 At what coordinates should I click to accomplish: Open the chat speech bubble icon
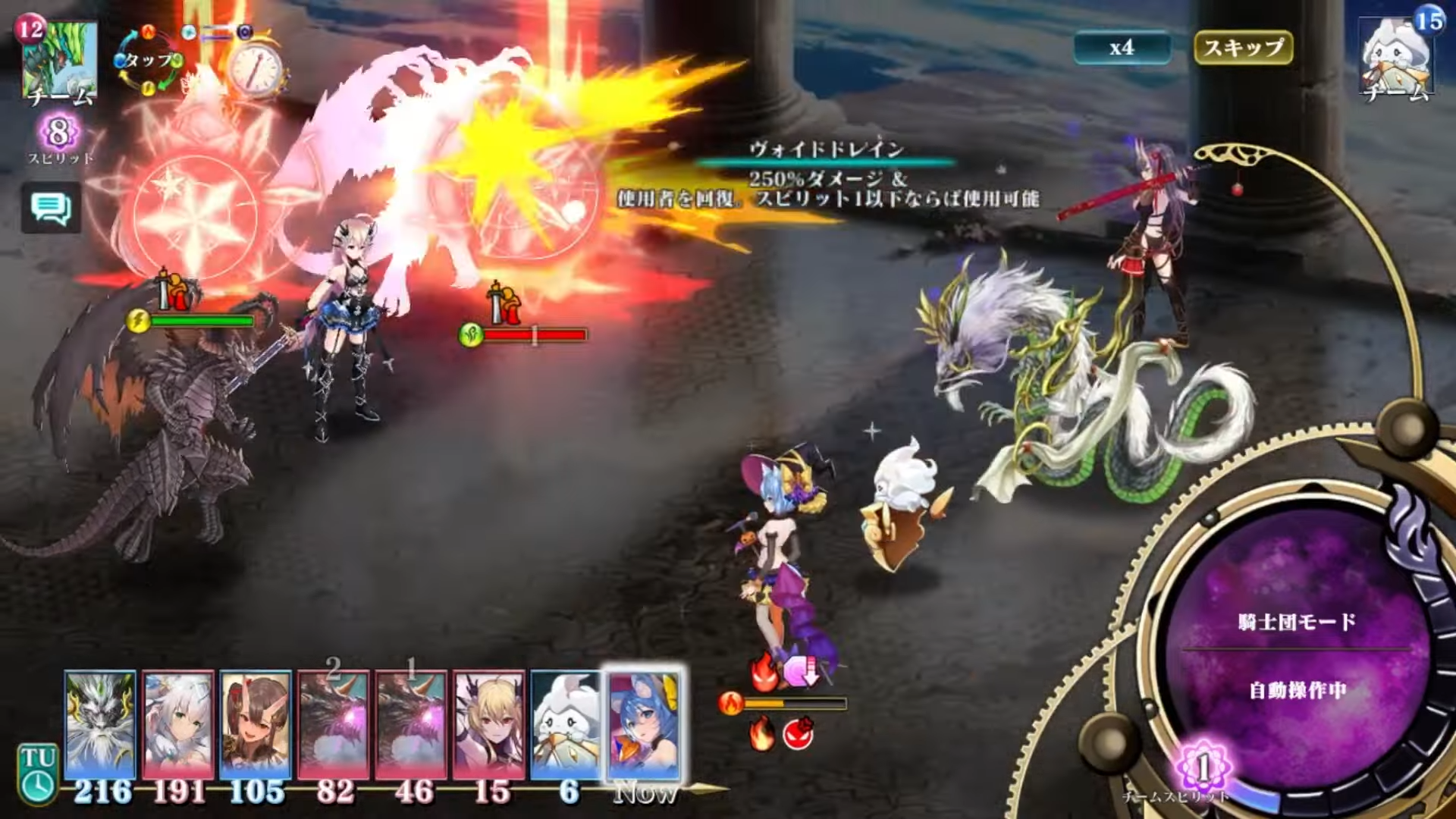[51, 207]
